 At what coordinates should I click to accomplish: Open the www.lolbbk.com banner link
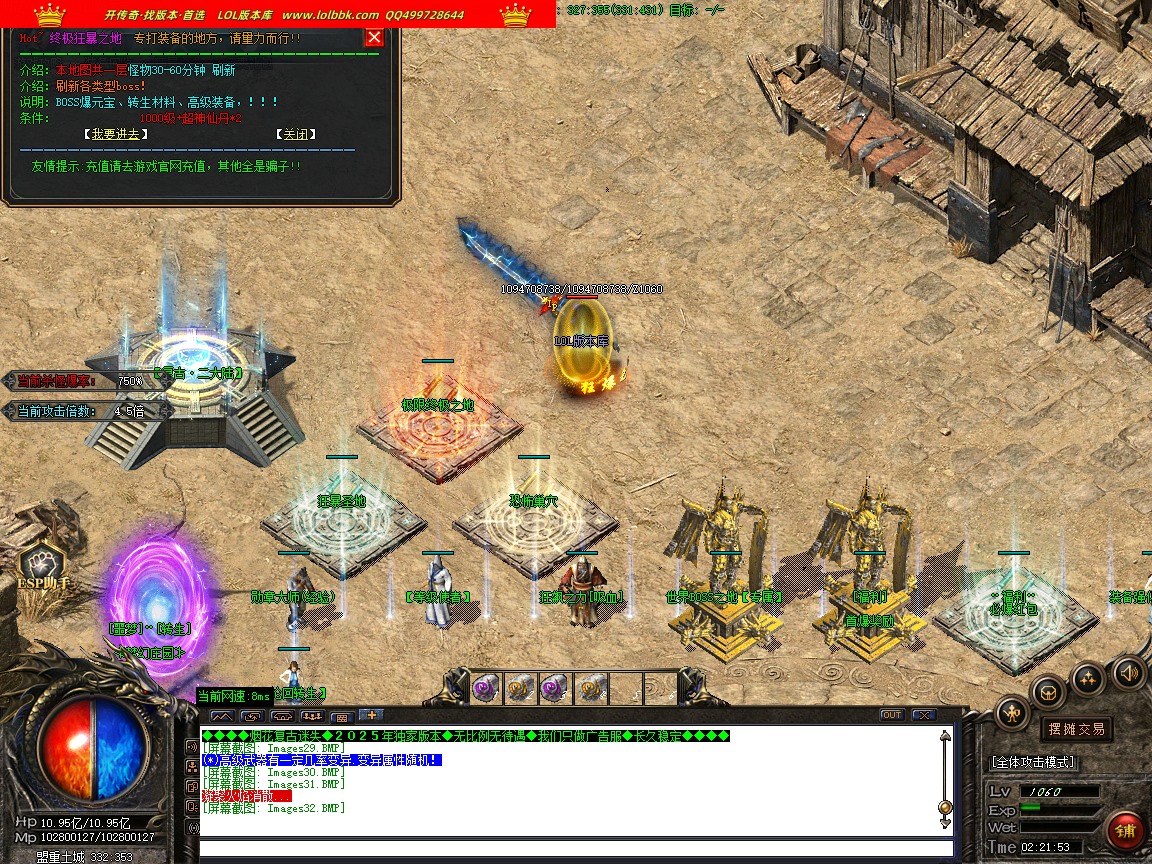pos(330,15)
